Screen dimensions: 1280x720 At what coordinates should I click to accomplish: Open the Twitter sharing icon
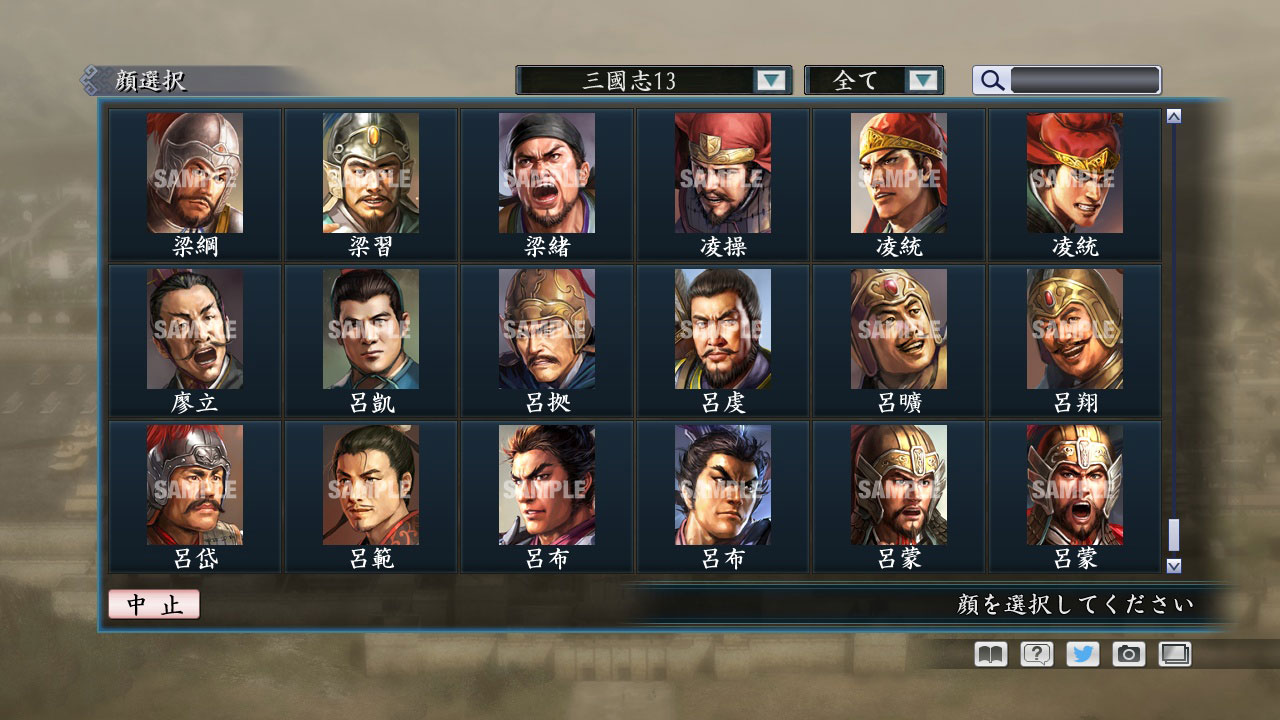[1081, 654]
